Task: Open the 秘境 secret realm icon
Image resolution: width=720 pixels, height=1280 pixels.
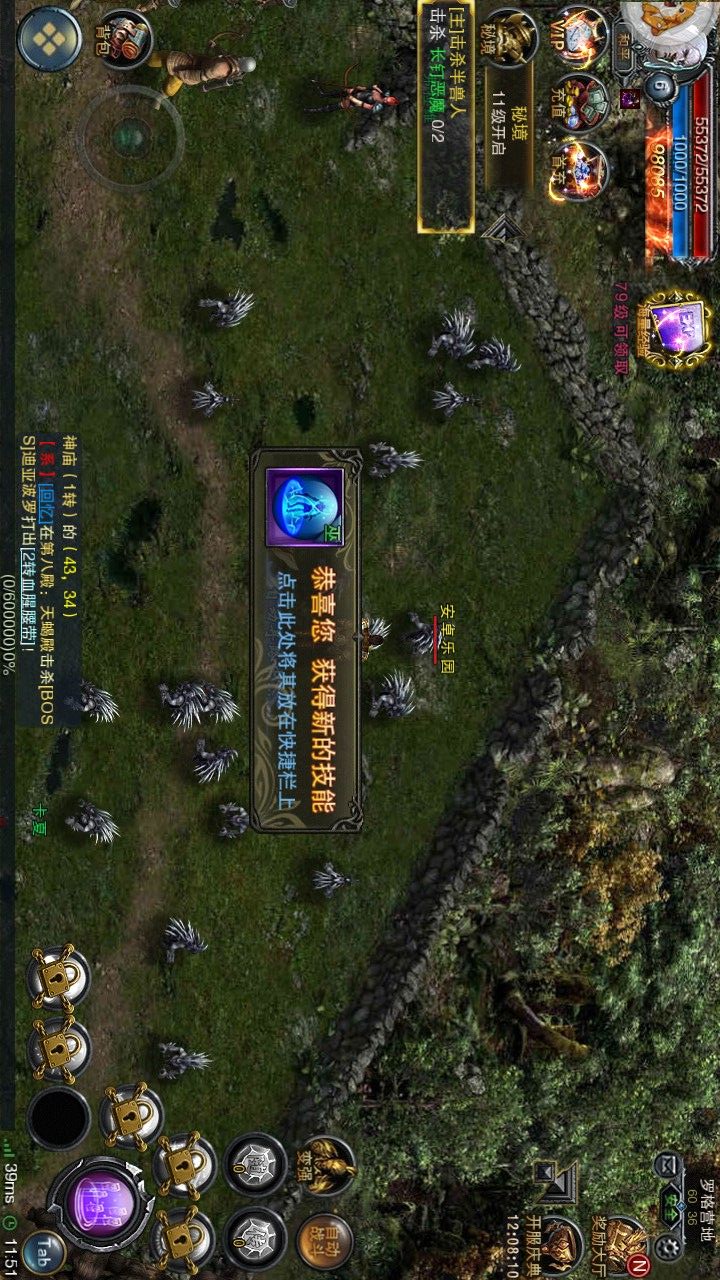Action: [x=513, y=40]
